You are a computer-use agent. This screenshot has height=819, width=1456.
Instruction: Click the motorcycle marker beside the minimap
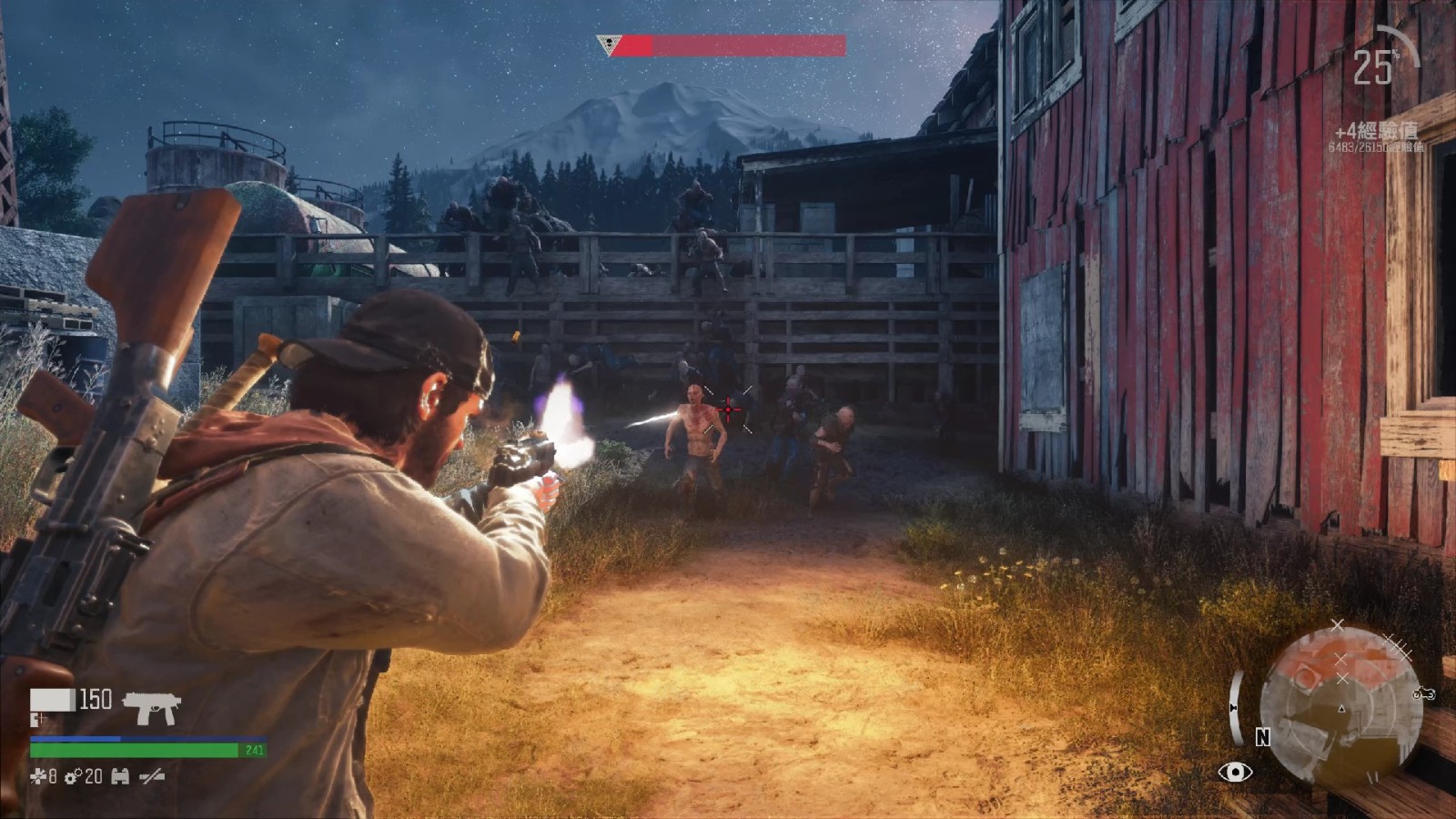pyautogui.click(x=1423, y=694)
